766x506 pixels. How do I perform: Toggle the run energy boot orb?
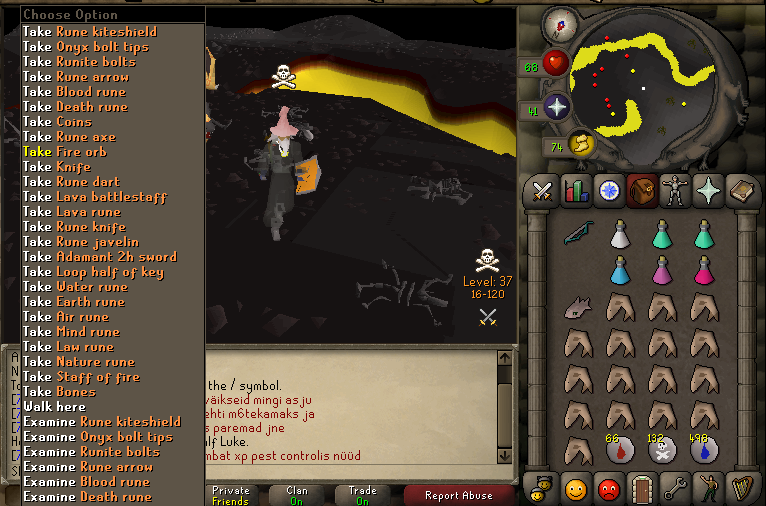click(x=581, y=146)
